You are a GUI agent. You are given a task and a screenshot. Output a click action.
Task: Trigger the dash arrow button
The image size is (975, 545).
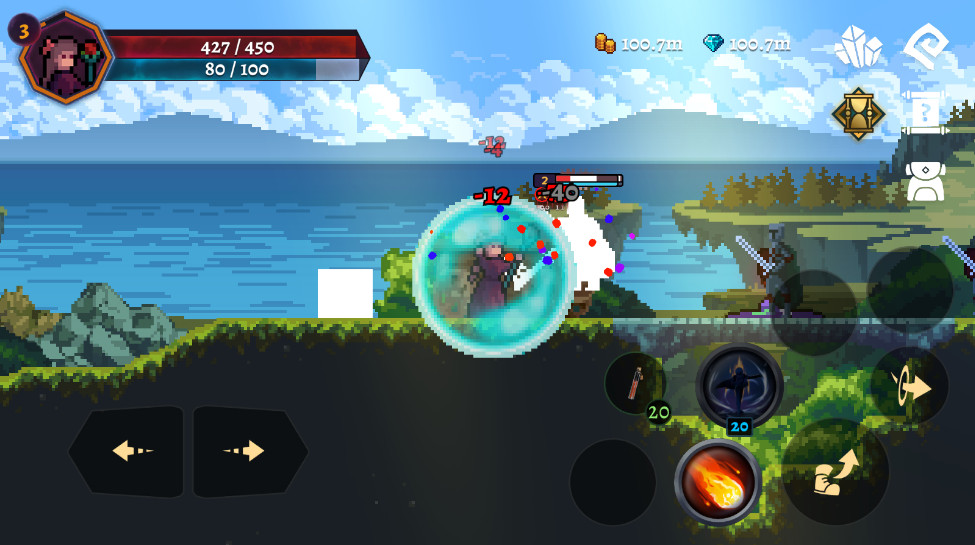(x=910, y=388)
